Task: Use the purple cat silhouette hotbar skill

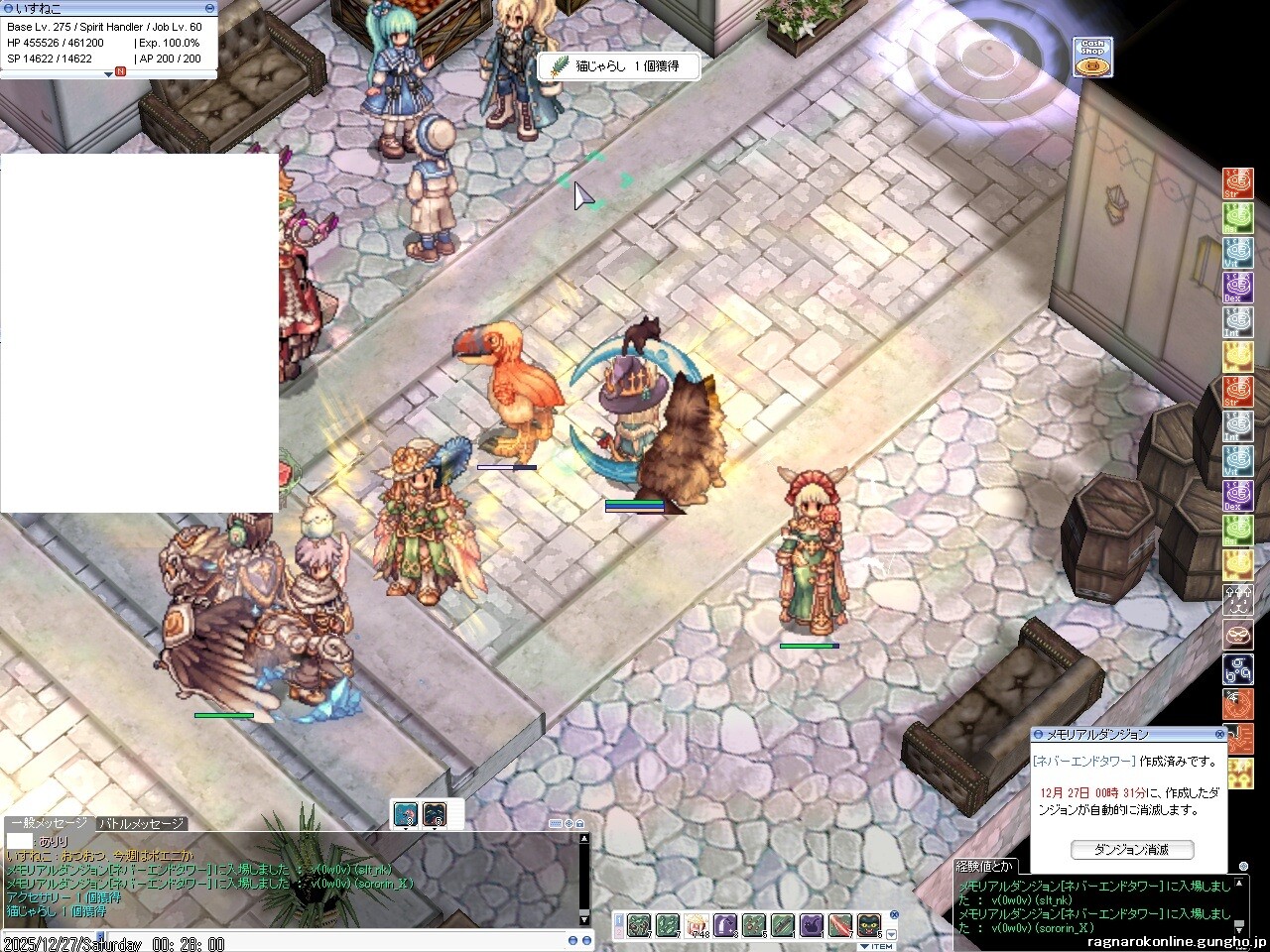Action: pyautogui.click(x=812, y=926)
